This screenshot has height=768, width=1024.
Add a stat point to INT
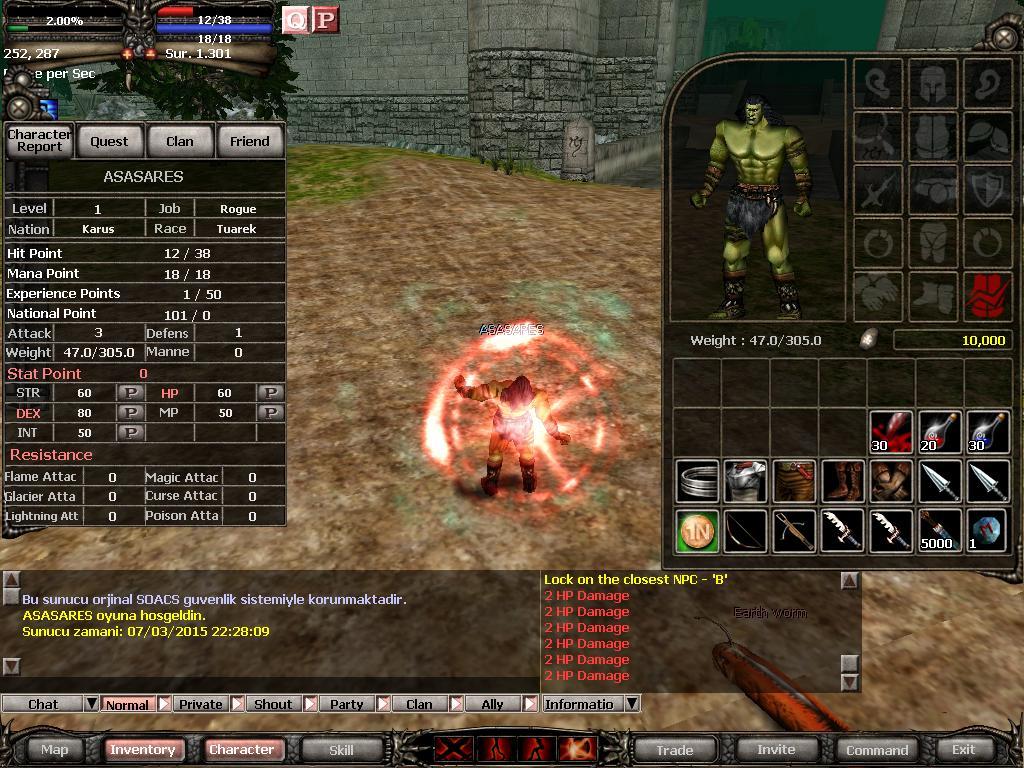(130, 433)
